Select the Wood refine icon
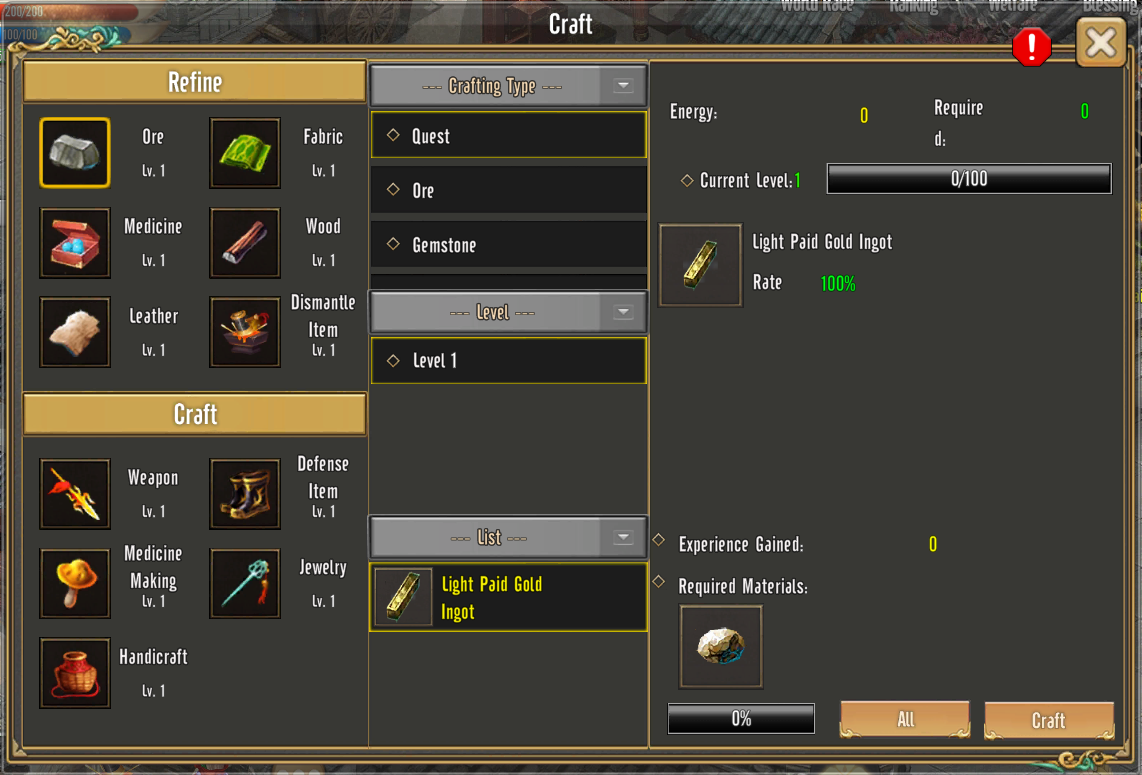1142x775 pixels. (x=245, y=242)
